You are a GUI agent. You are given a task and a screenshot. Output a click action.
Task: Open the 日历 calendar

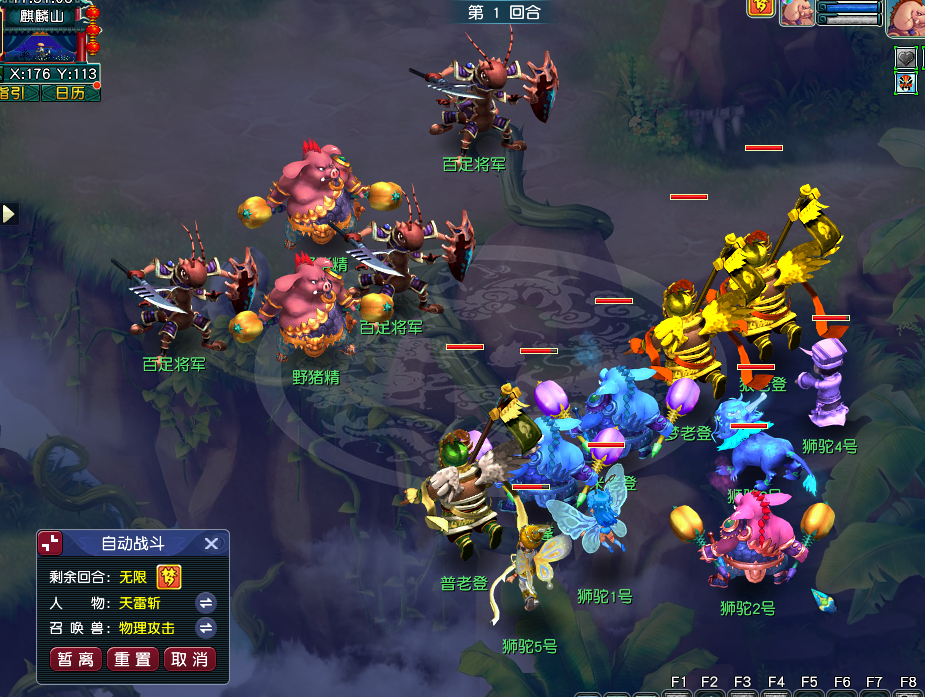[70, 93]
